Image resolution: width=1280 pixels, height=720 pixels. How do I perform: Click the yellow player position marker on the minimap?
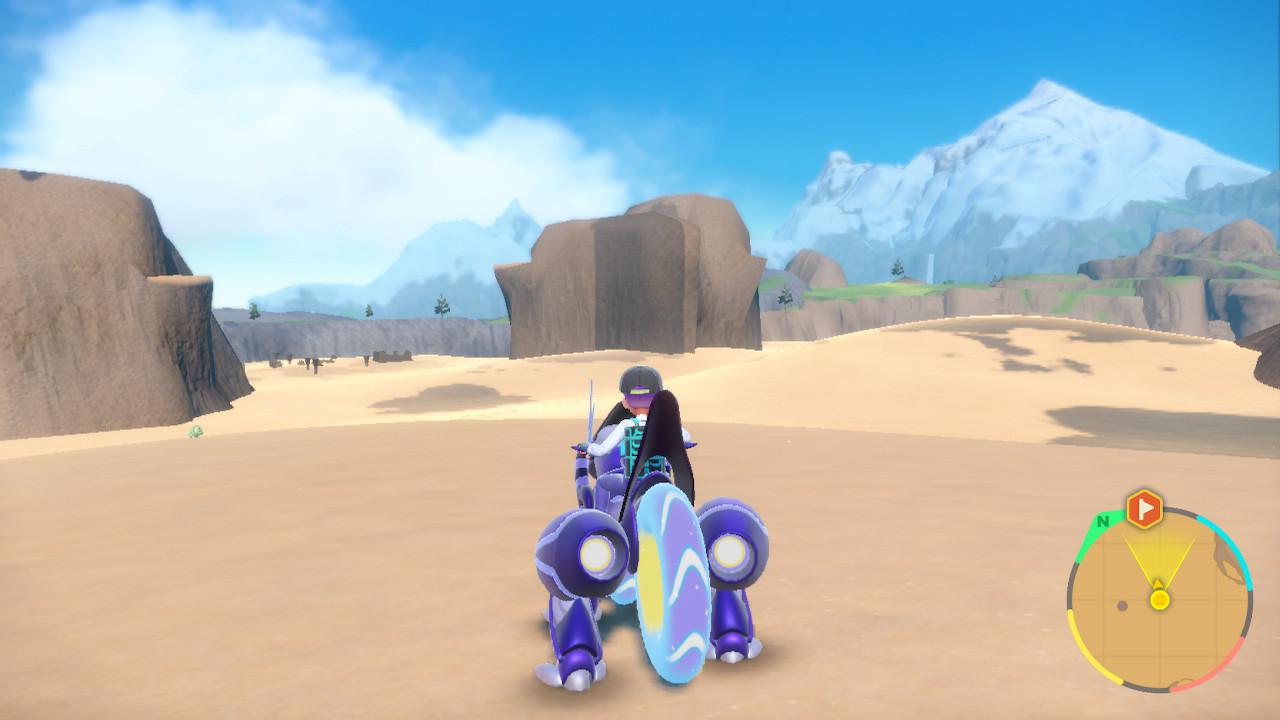tap(1159, 600)
